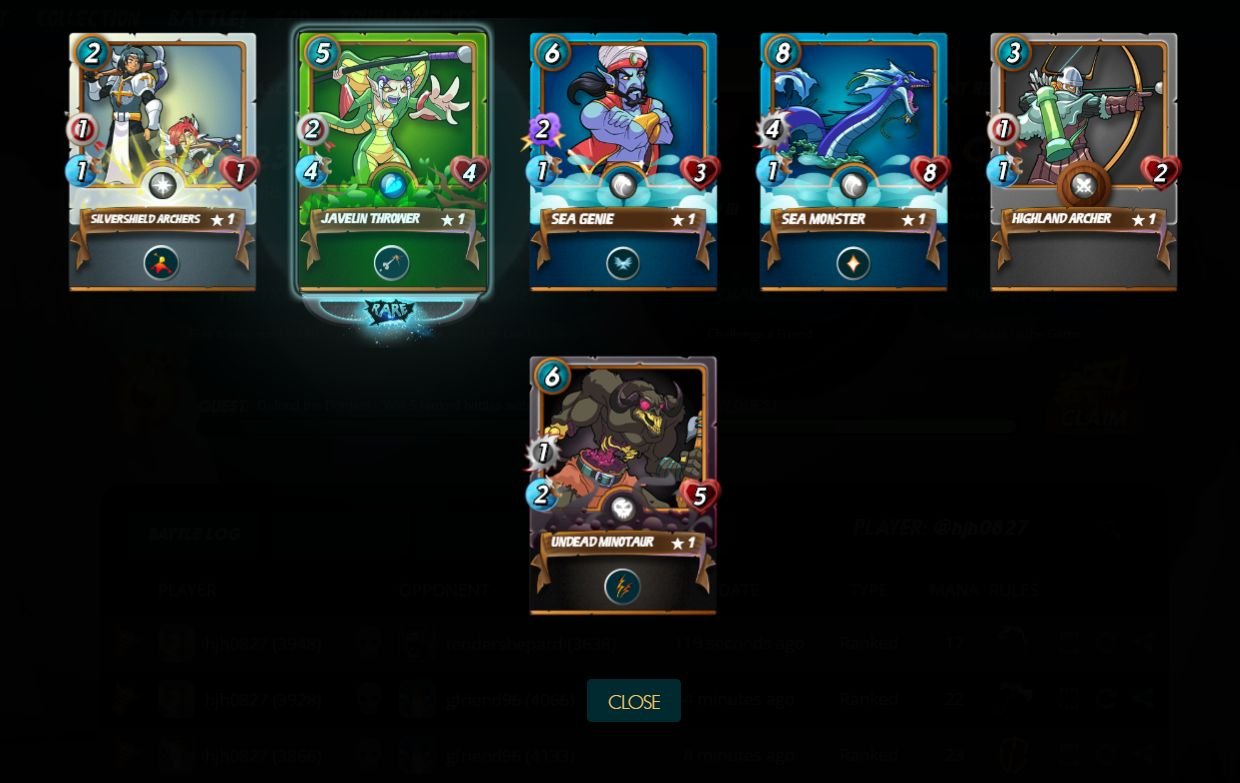Choose the Javelin Thrower card
The height and width of the screenshot is (783, 1240).
[x=392, y=162]
